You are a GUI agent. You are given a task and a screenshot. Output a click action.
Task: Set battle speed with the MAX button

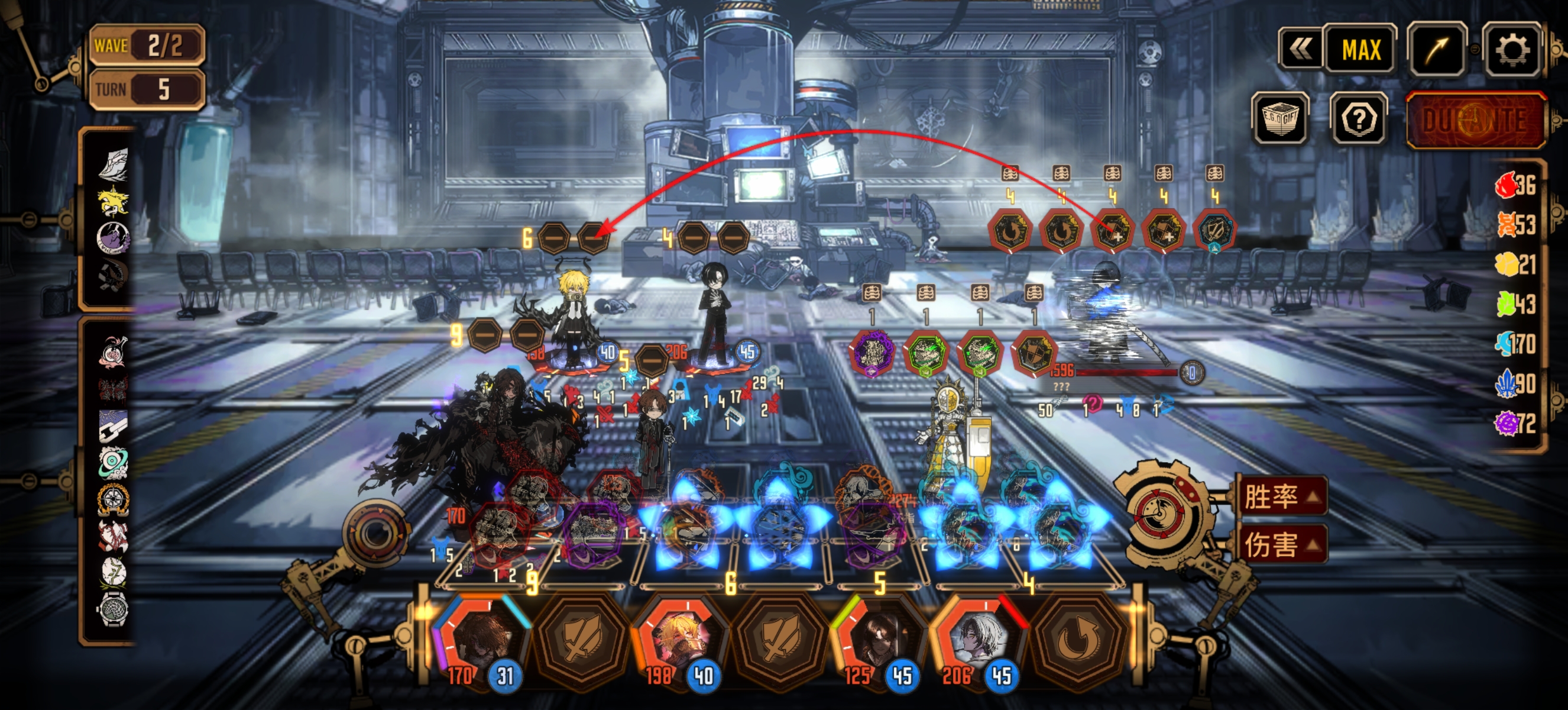1361,50
